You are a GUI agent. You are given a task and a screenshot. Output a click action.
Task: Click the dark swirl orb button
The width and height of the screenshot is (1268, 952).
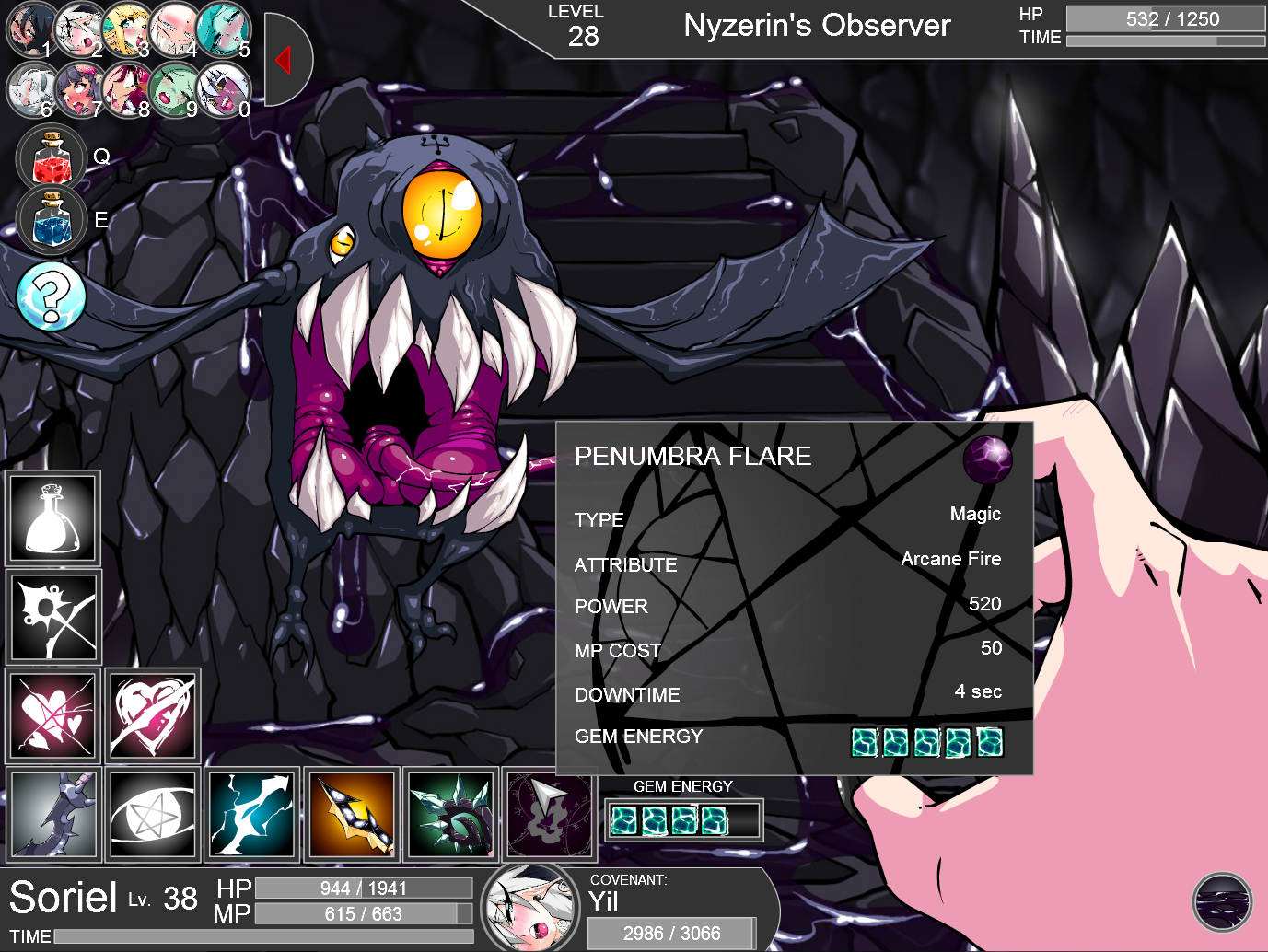click(x=1222, y=902)
